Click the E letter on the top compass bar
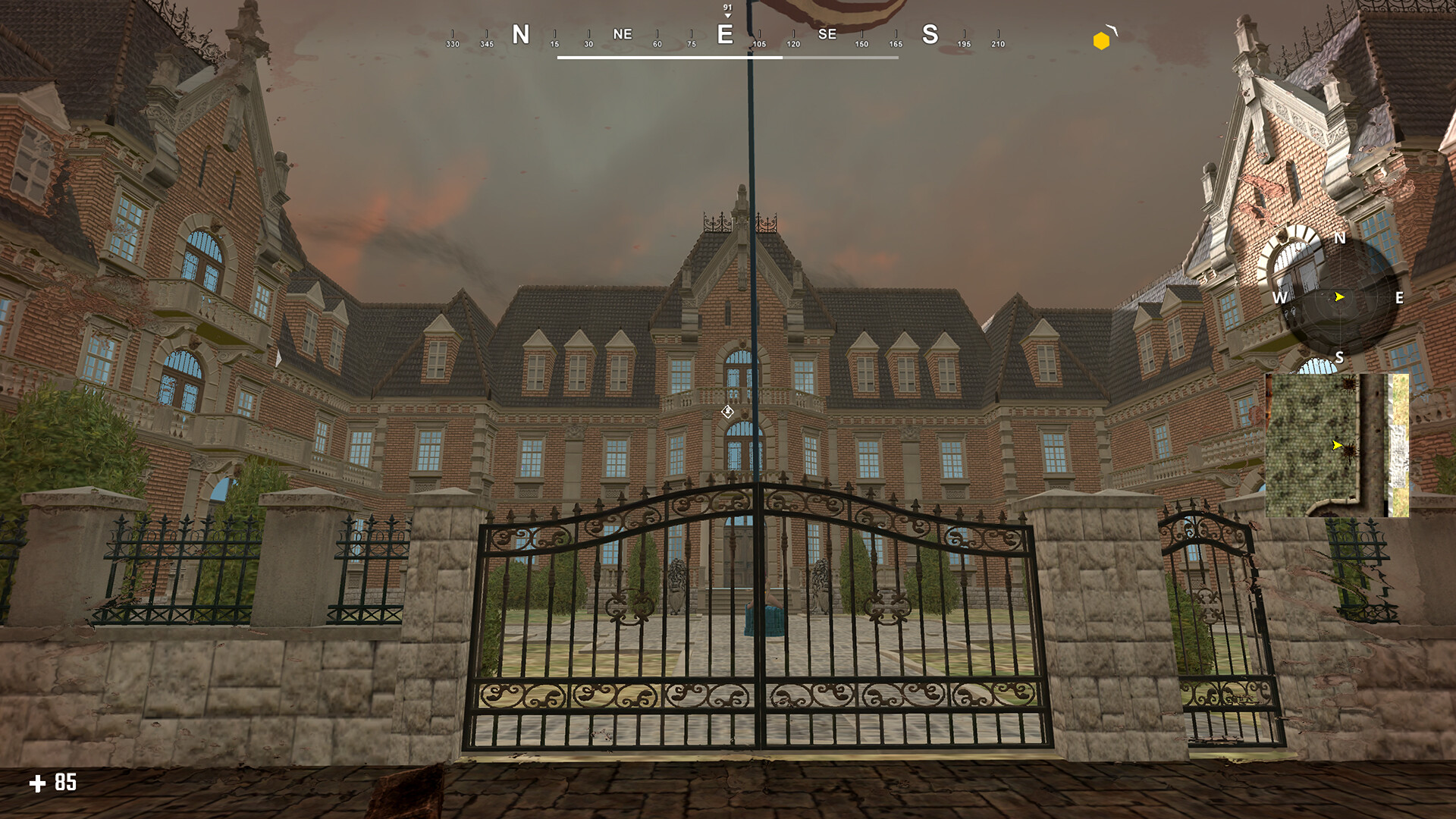Screen dimensions: 1456x819 (x=725, y=34)
